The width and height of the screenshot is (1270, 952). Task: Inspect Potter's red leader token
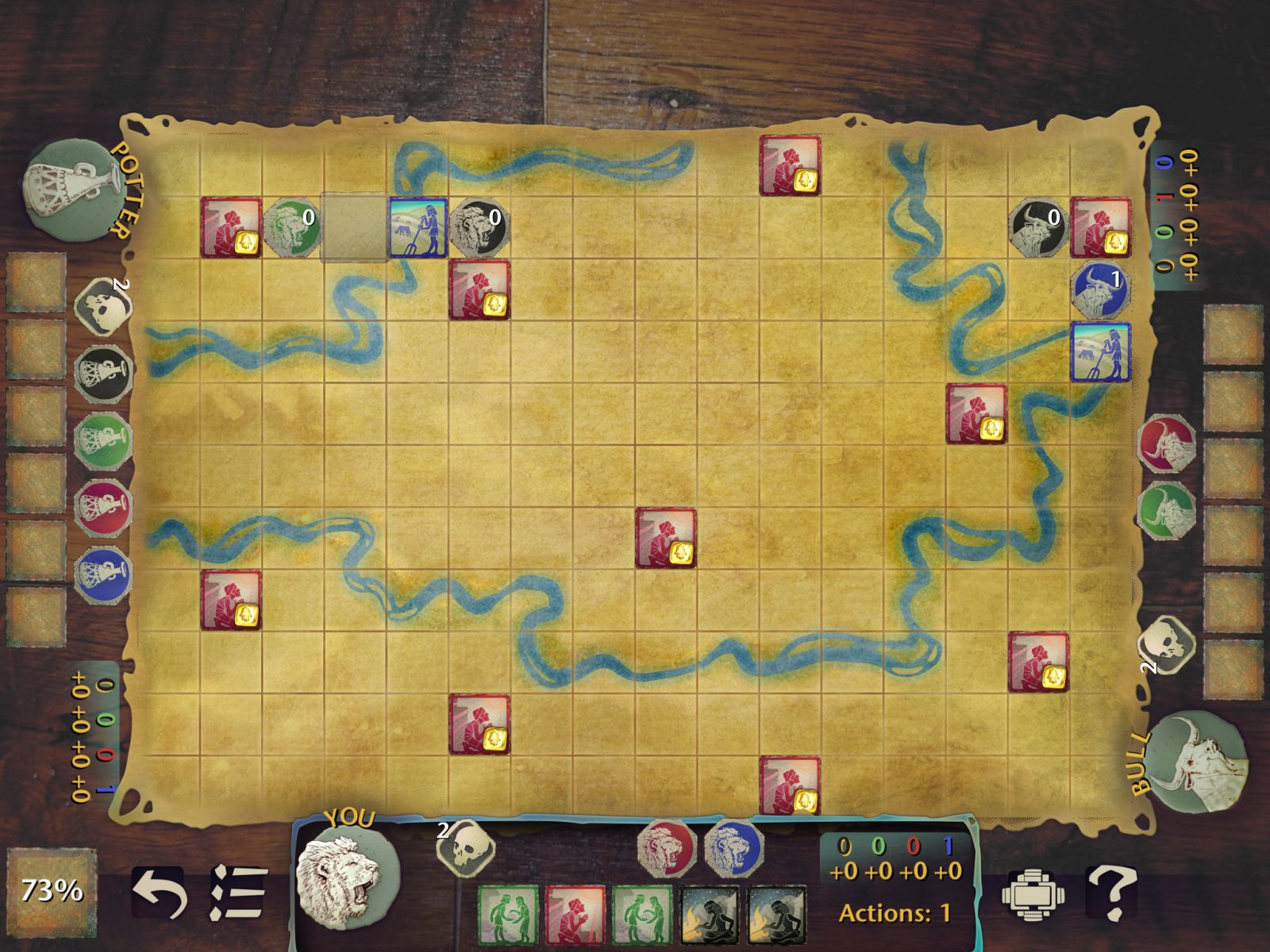pos(103,505)
